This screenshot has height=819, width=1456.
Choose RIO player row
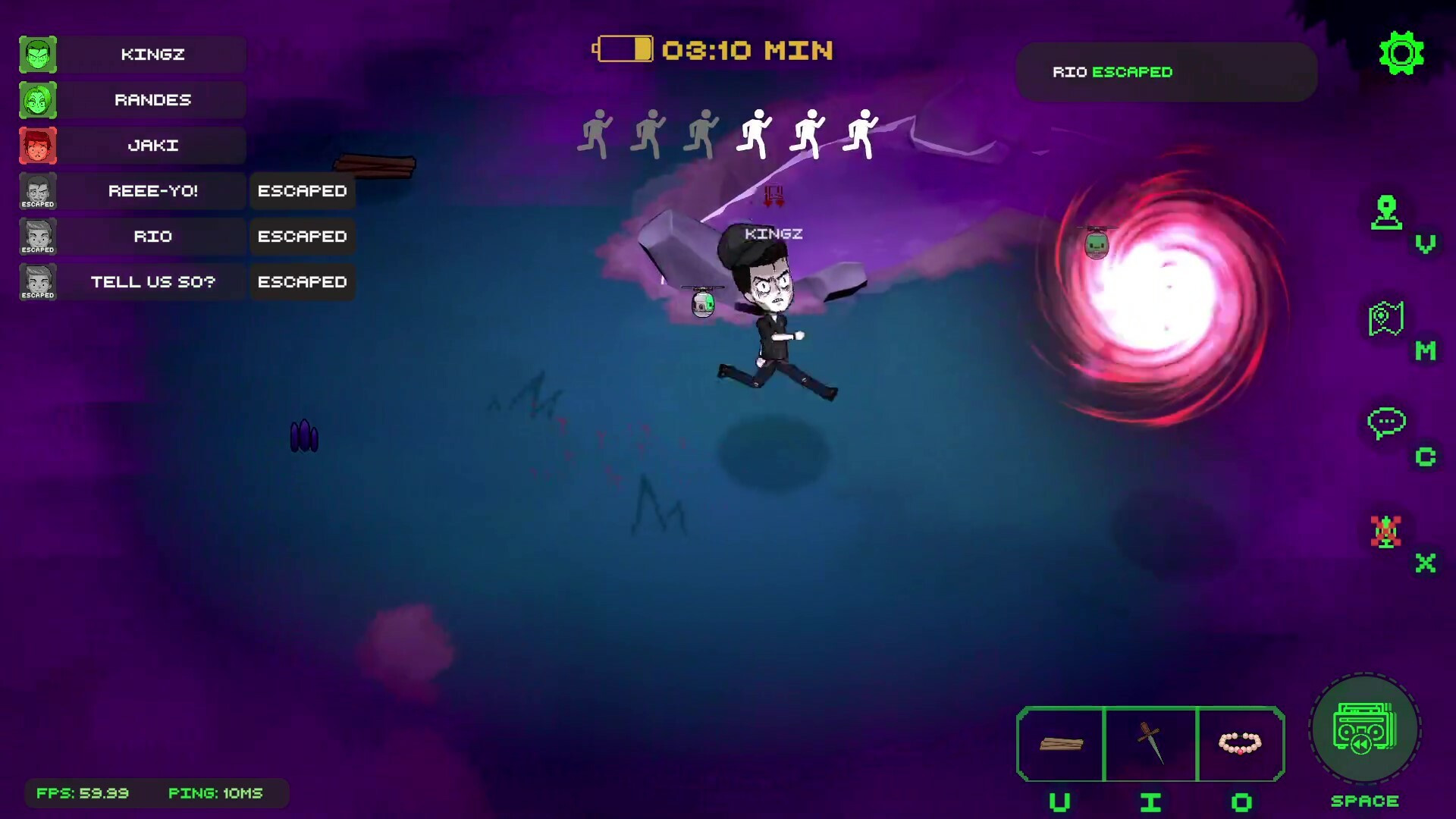click(x=152, y=237)
